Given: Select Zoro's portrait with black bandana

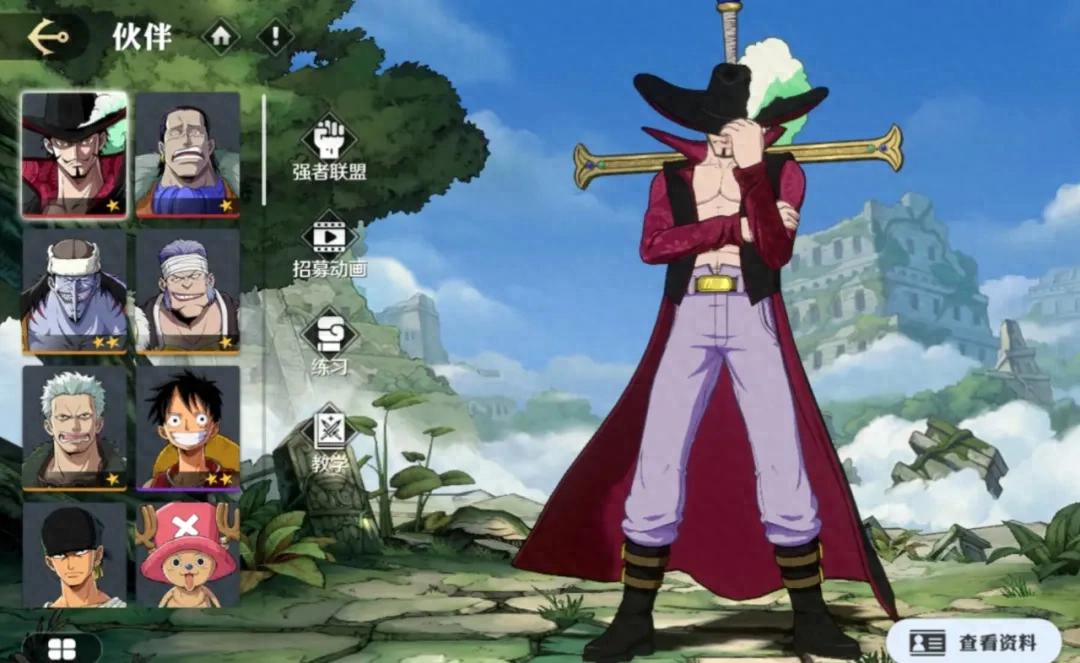Looking at the screenshot, I should pos(74,555).
